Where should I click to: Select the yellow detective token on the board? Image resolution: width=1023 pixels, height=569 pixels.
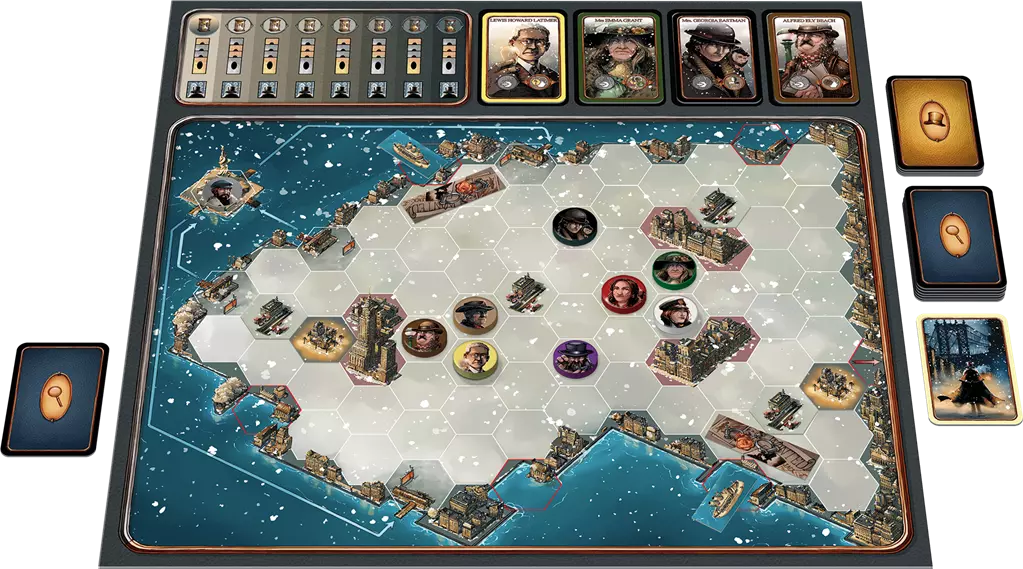pos(476,358)
